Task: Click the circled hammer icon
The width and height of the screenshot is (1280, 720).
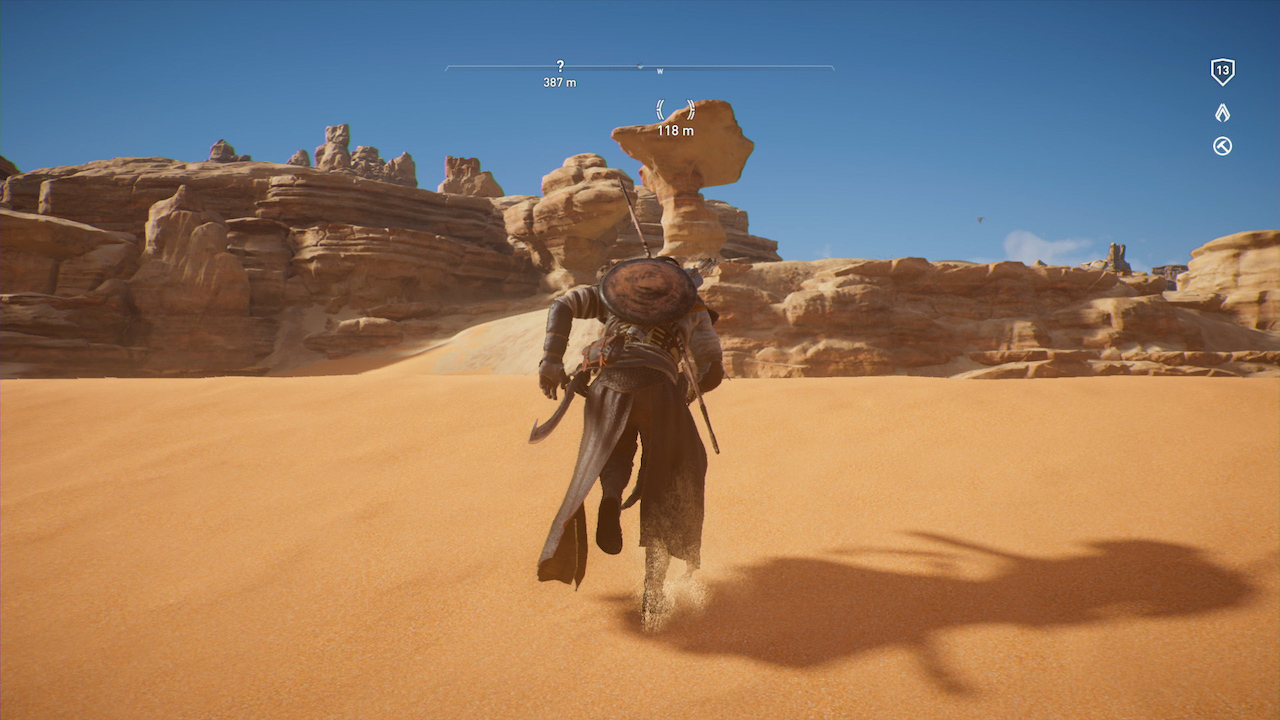Action: 1222,146
